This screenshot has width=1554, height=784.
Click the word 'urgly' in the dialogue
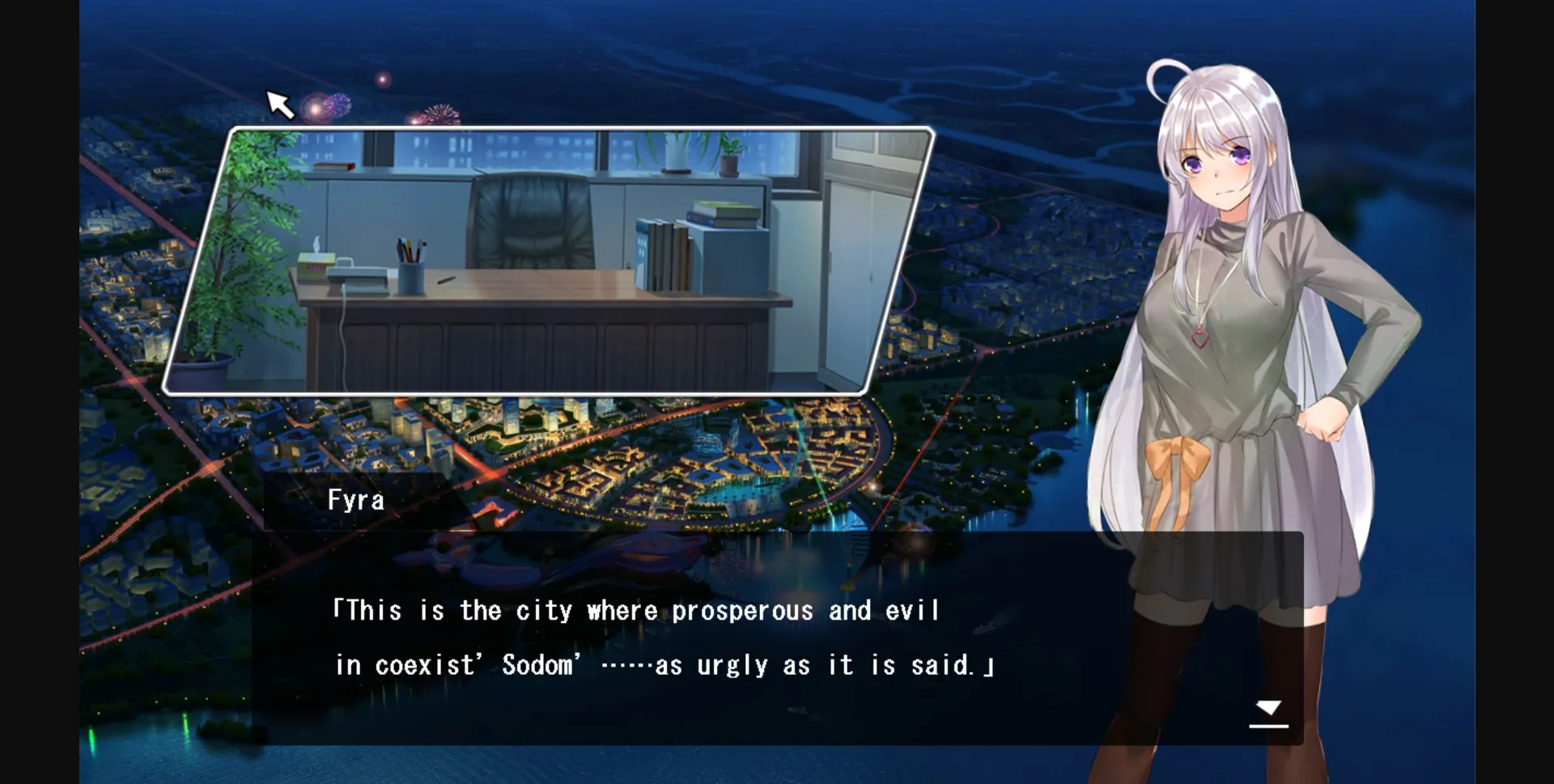(732, 665)
